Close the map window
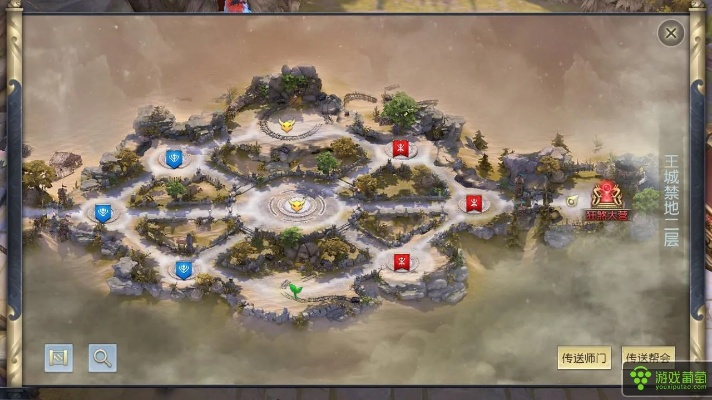 [671, 34]
